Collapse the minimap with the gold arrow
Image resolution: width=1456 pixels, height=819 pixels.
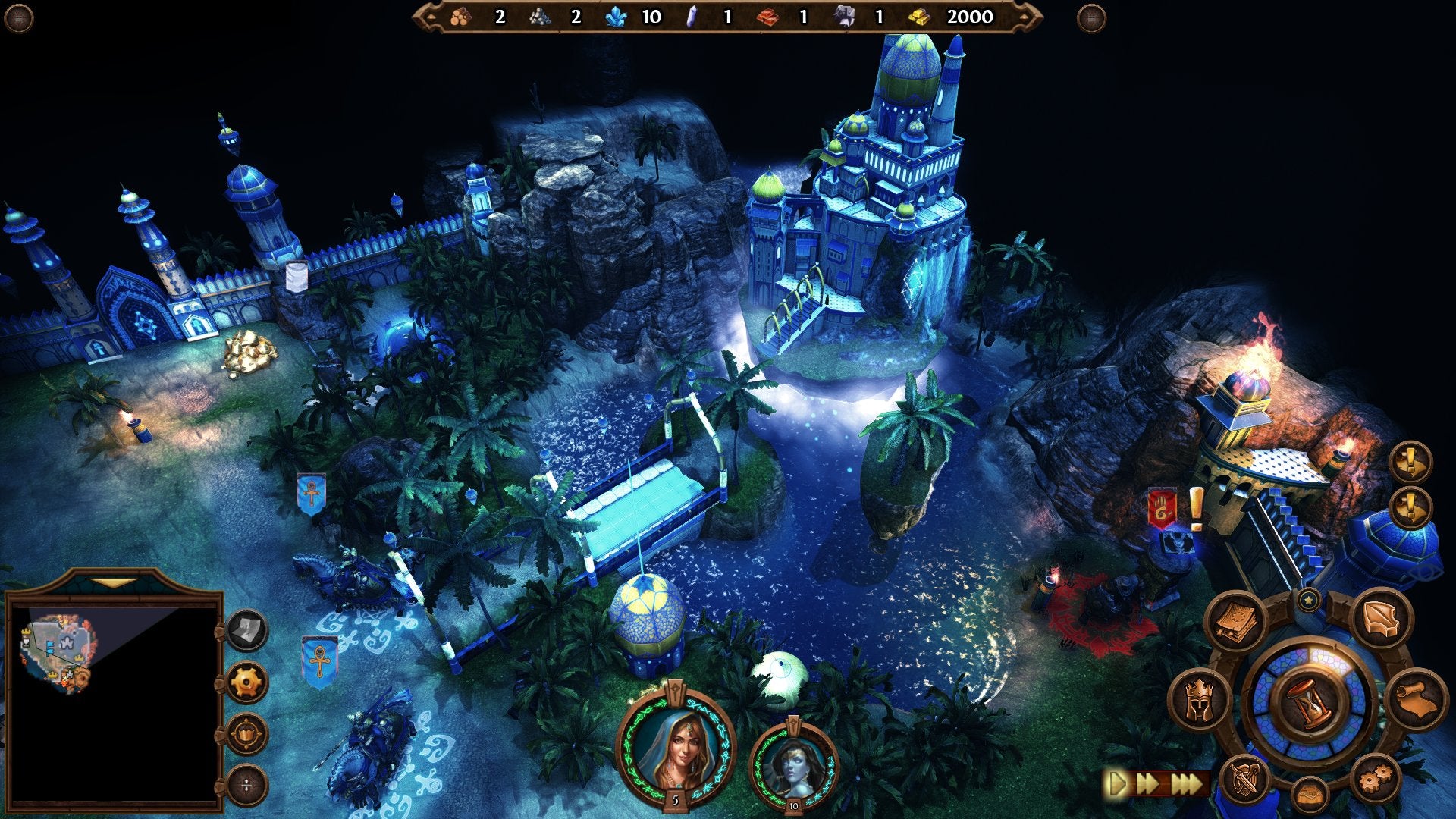(114, 583)
